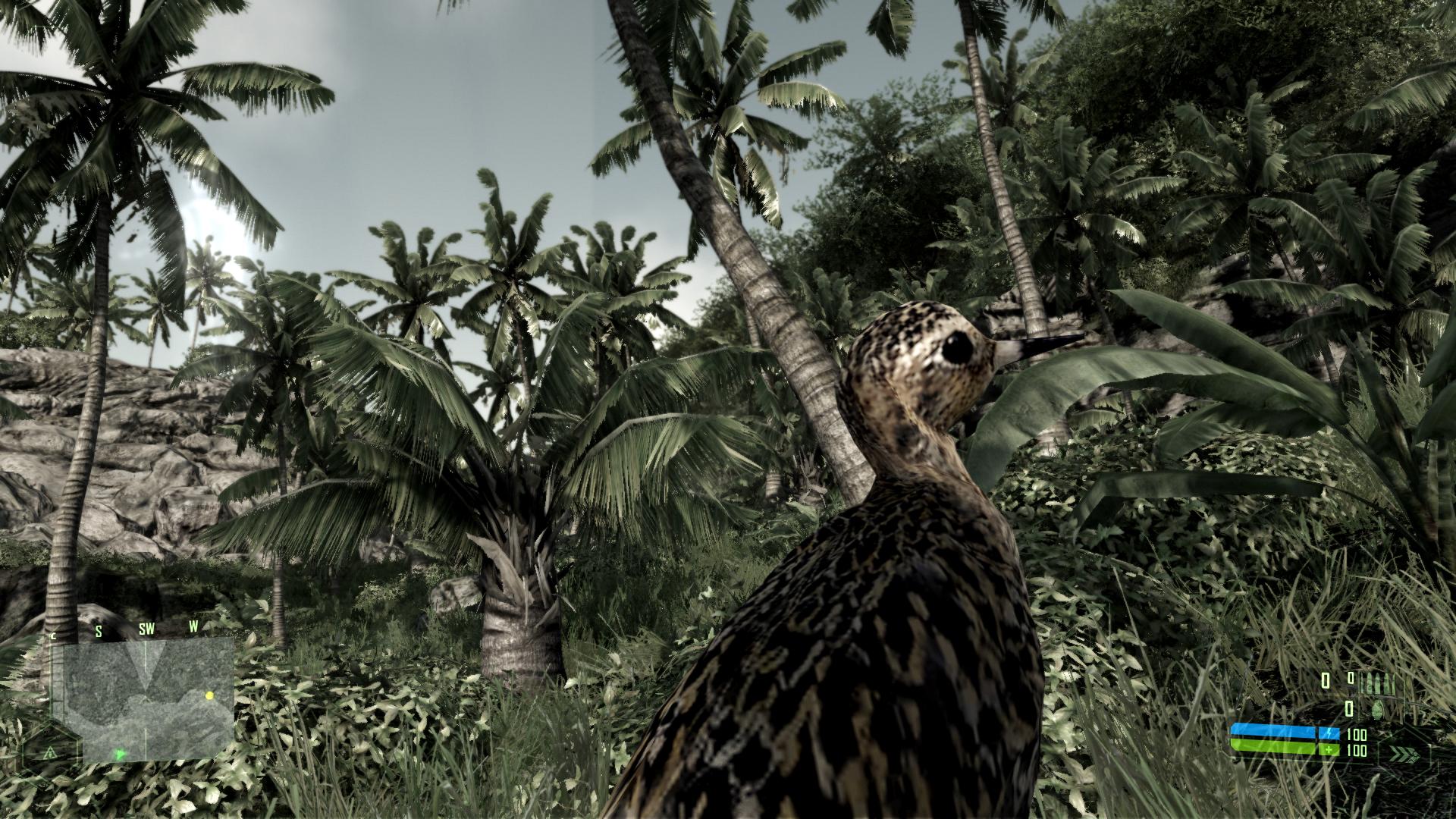
Task: Click the bullets ammo icon
Action: (x=1377, y=683)
